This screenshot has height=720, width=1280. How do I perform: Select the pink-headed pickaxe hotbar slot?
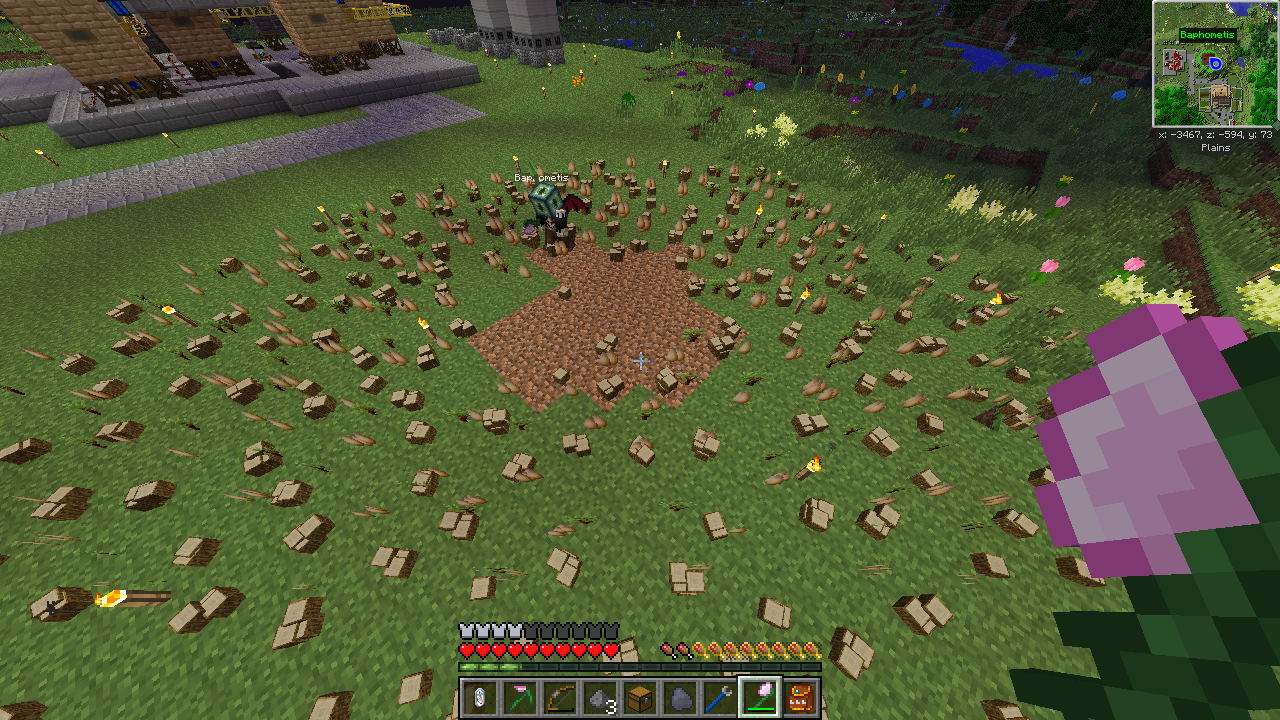click(519, 698)
